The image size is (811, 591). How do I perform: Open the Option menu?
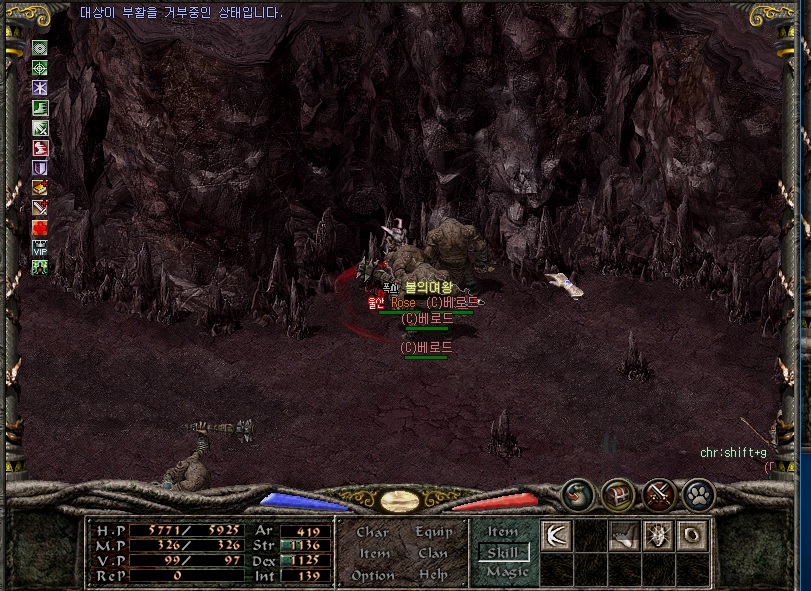(x=372, y=575)
